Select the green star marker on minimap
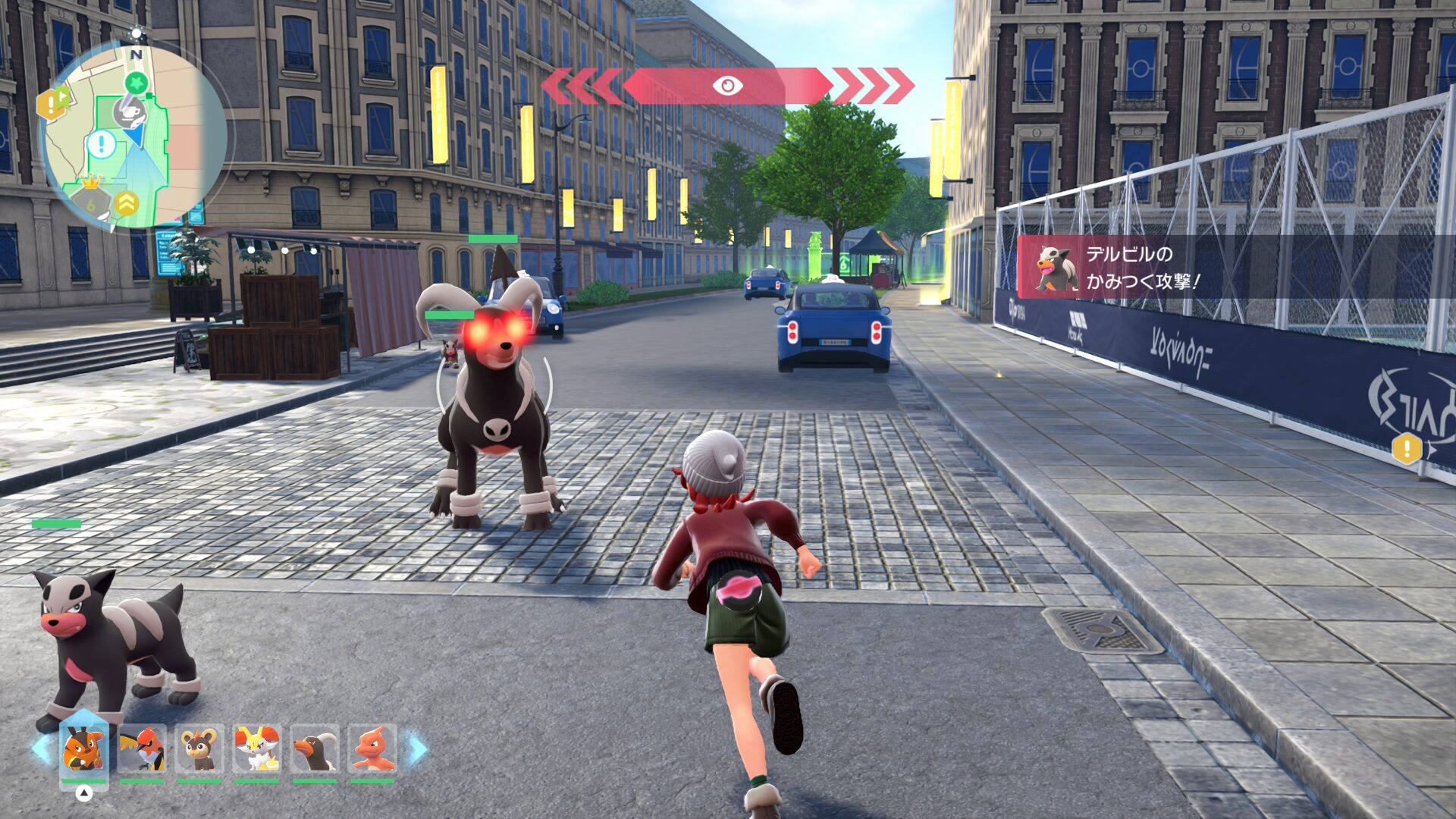 coord(136,82)
